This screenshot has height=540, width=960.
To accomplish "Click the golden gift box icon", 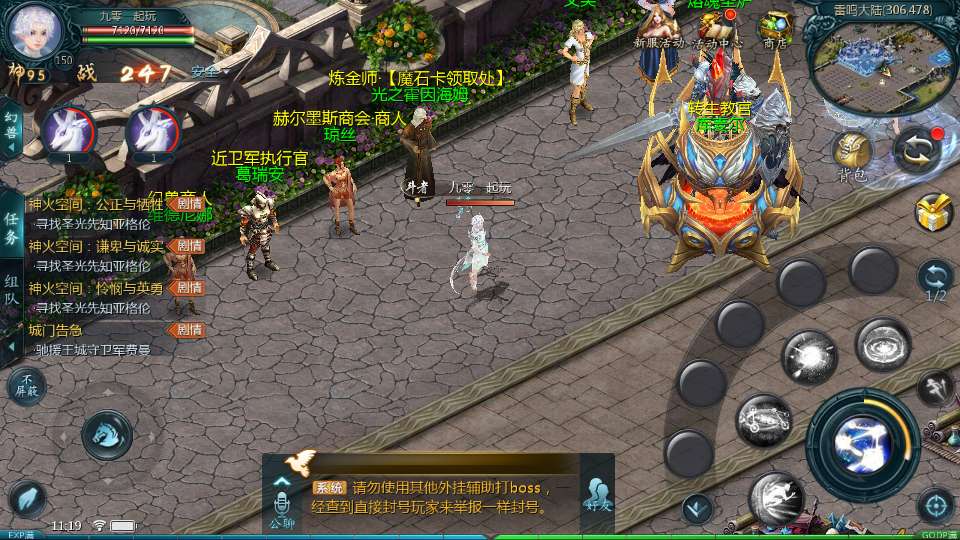I will click(x=934, y=212).
